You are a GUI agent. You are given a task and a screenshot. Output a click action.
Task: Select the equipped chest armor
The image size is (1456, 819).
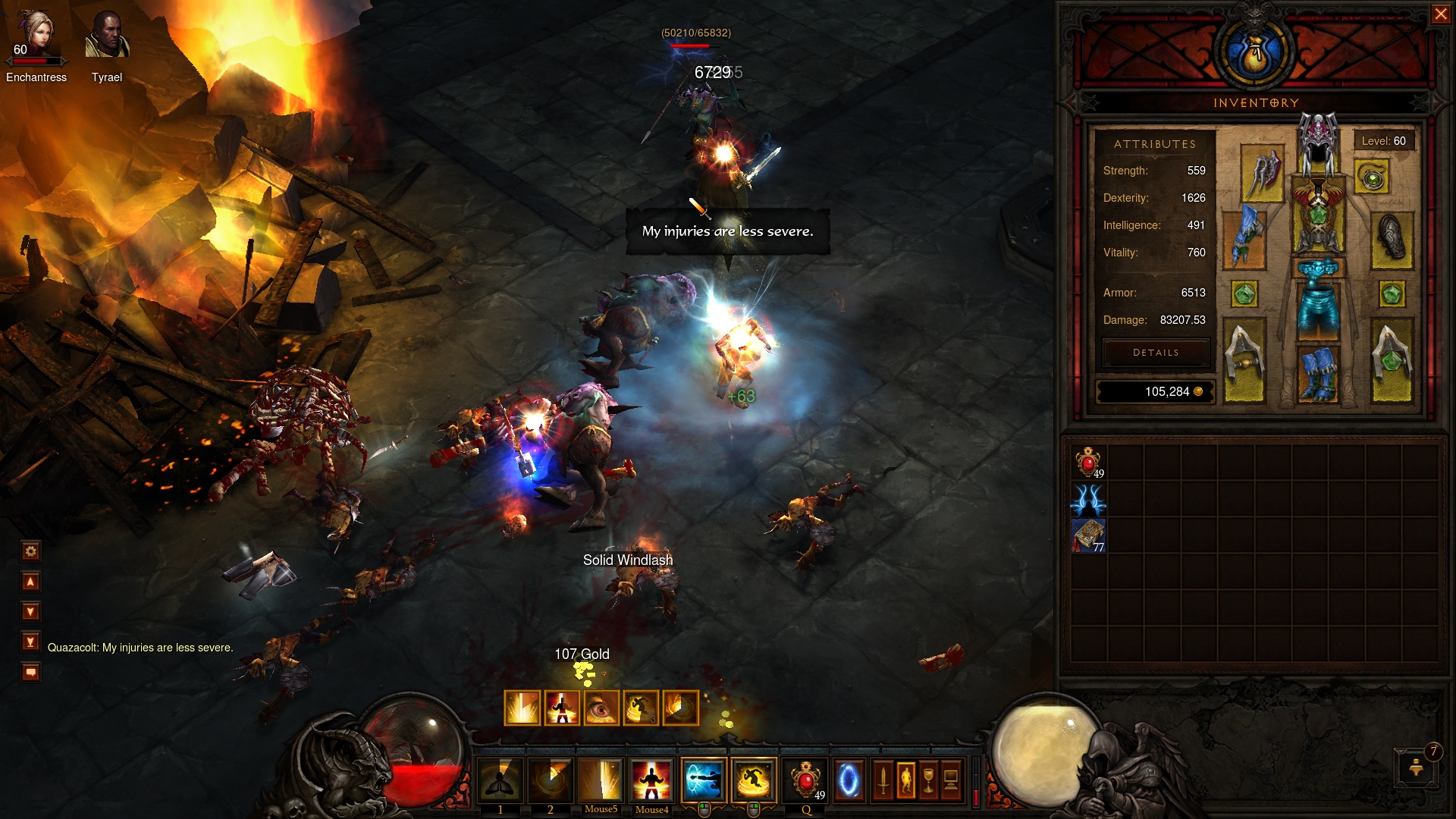point(1318,216)
